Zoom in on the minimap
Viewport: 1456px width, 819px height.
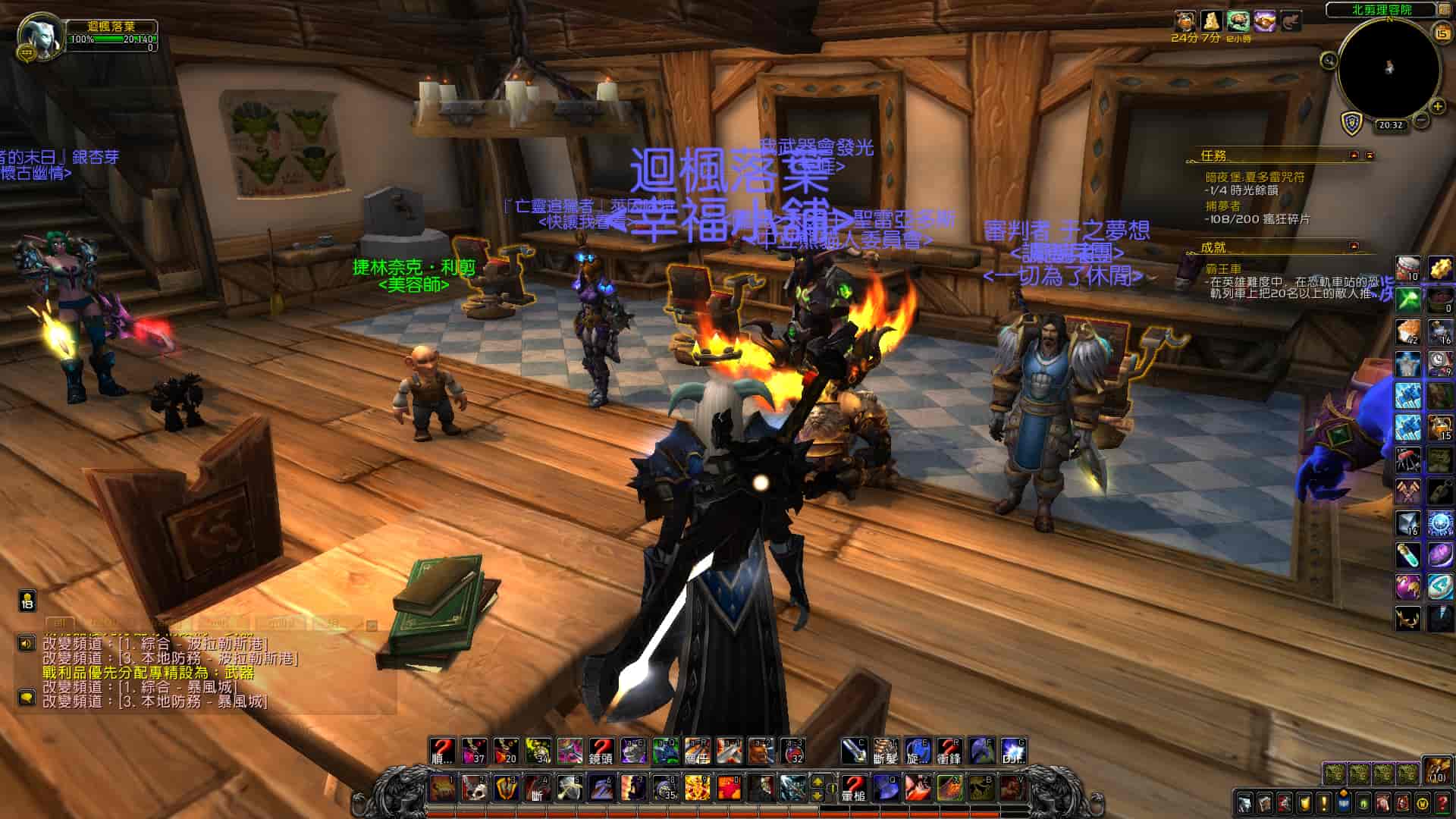1437,107
